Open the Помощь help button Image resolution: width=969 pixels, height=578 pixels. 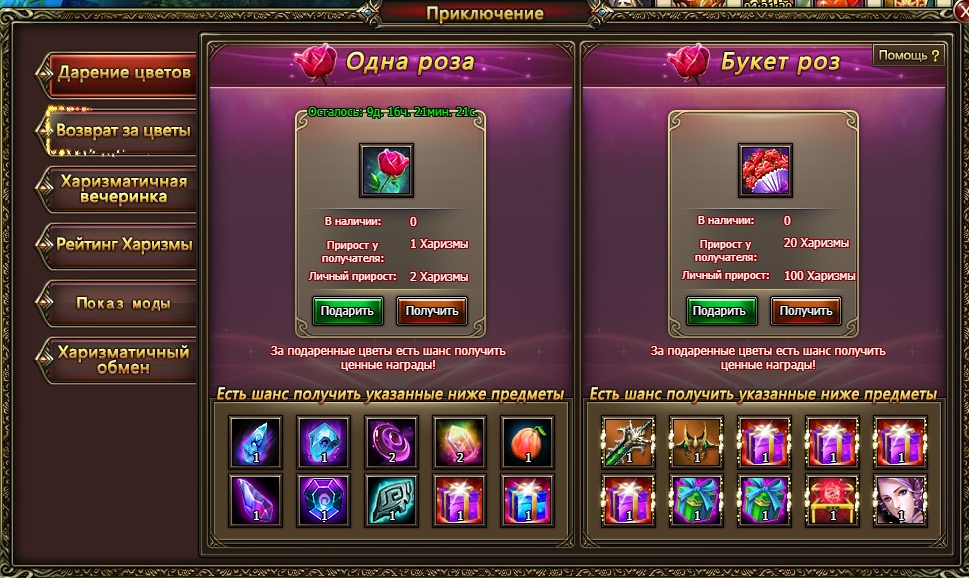click(909, 56)
